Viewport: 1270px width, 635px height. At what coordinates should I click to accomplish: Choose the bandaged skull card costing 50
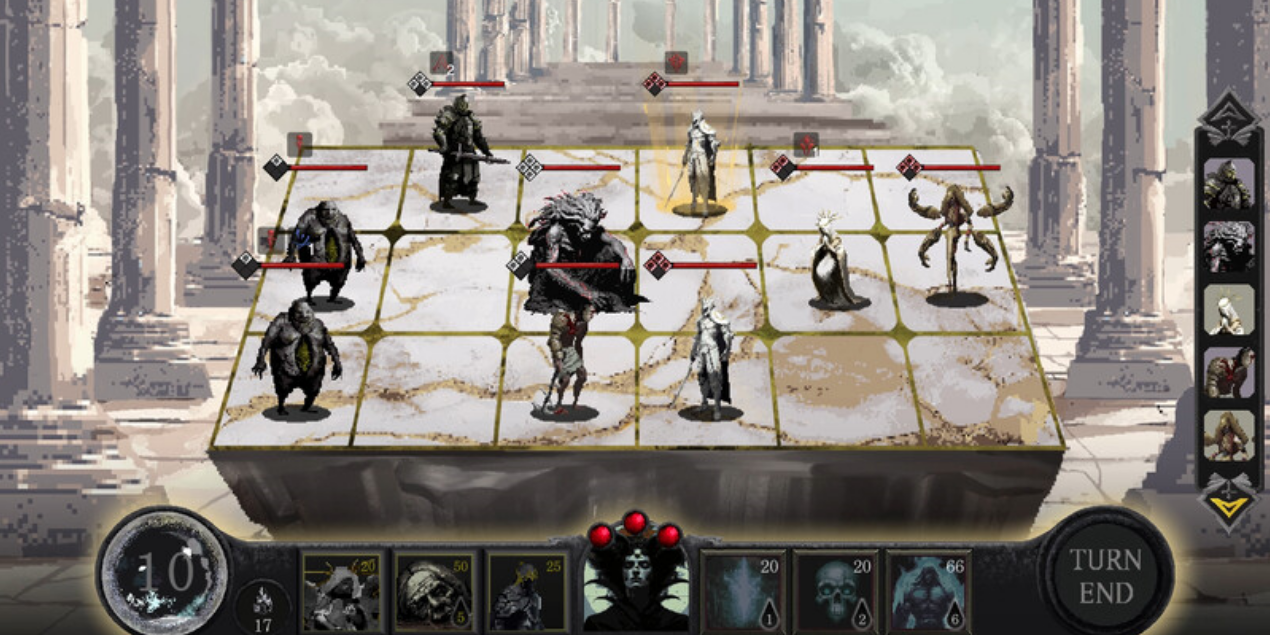(433, 591)
